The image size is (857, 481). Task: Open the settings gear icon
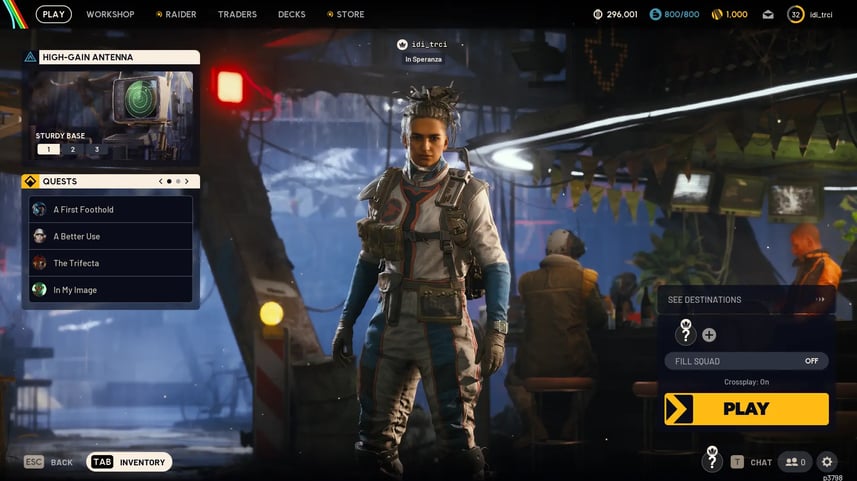coord(826,462)
